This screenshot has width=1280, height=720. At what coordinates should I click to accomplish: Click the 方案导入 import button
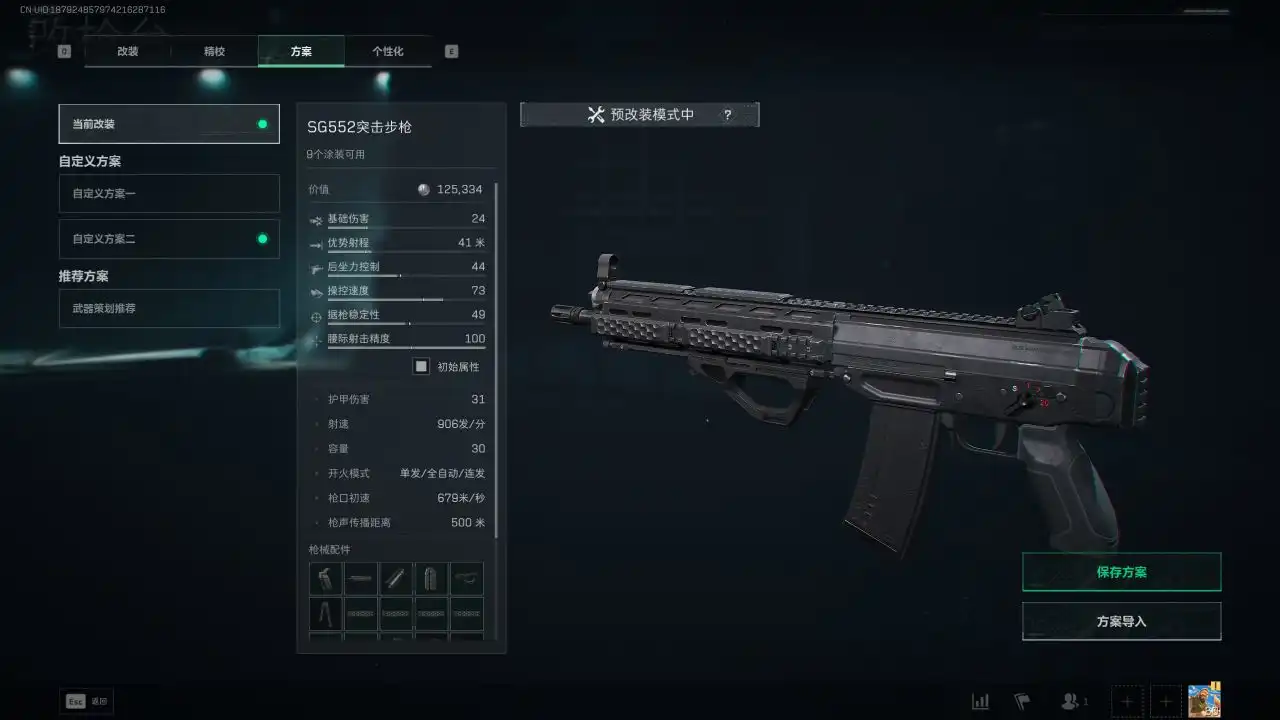pyautogui.click(x=1121, y=620)
